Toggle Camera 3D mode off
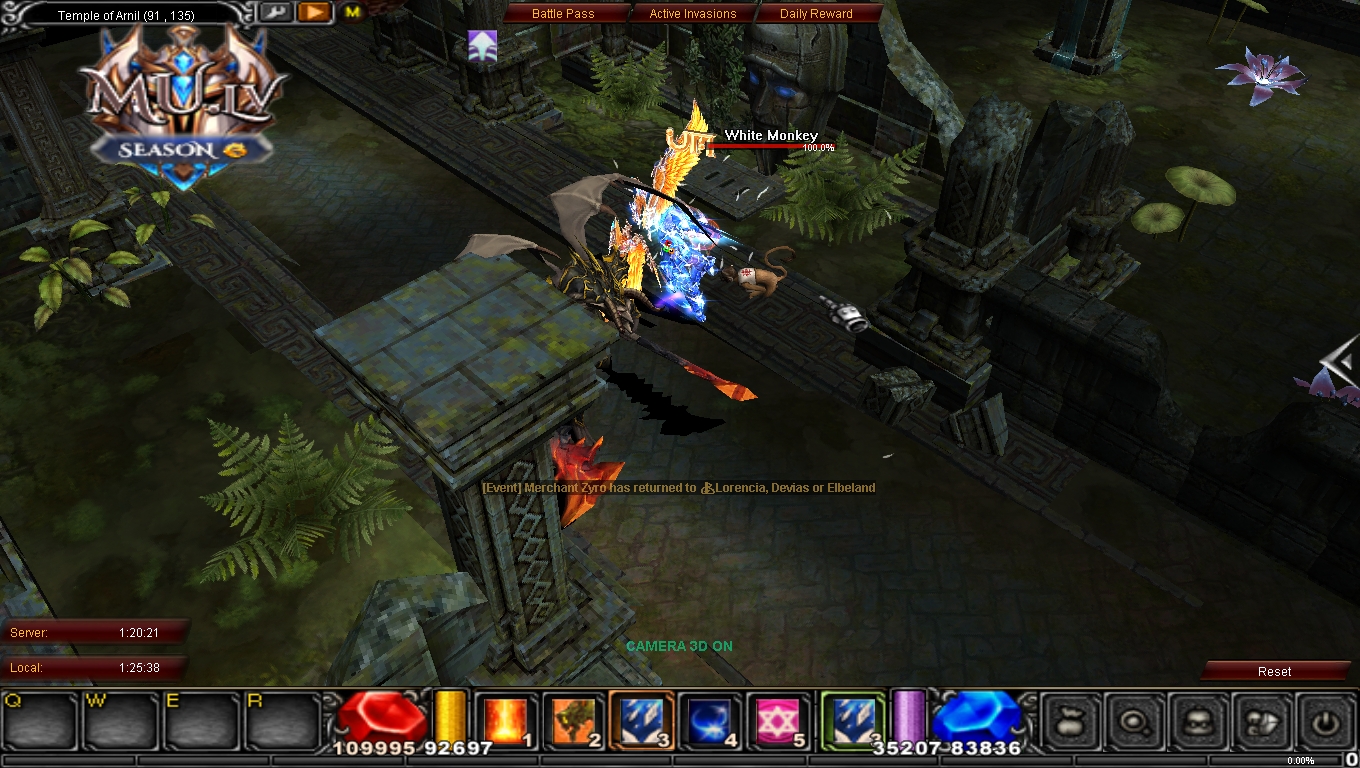 point(679,646)
